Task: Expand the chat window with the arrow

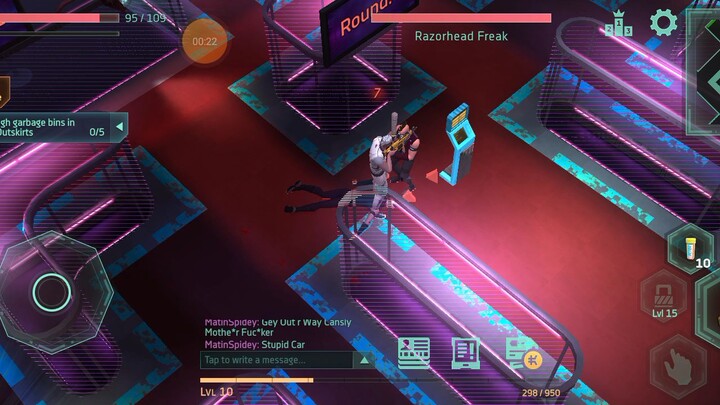Action: (x=366, y=360)
